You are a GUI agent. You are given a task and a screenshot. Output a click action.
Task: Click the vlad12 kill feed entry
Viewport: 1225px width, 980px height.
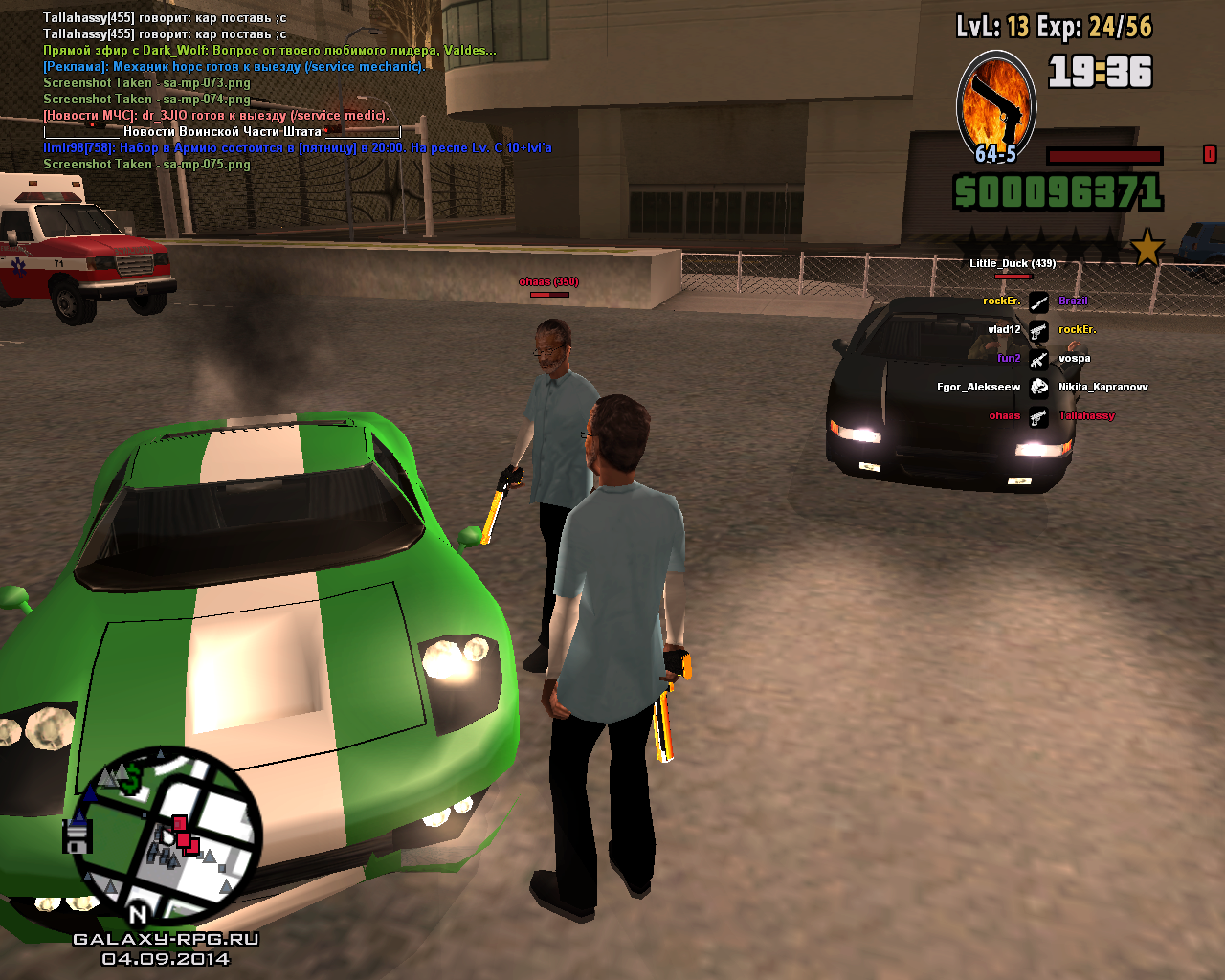coord(1038,330)
